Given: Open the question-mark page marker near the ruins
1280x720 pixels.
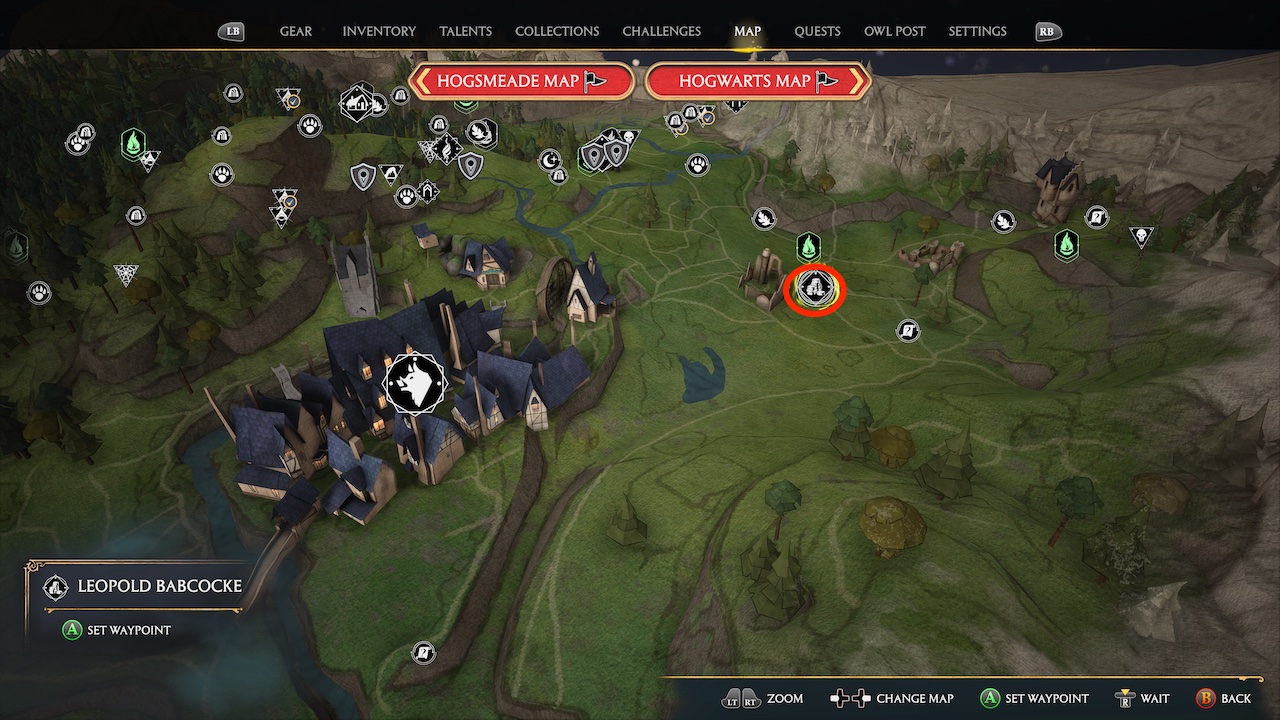Looking at the screenshot, I should pos(908,330).
